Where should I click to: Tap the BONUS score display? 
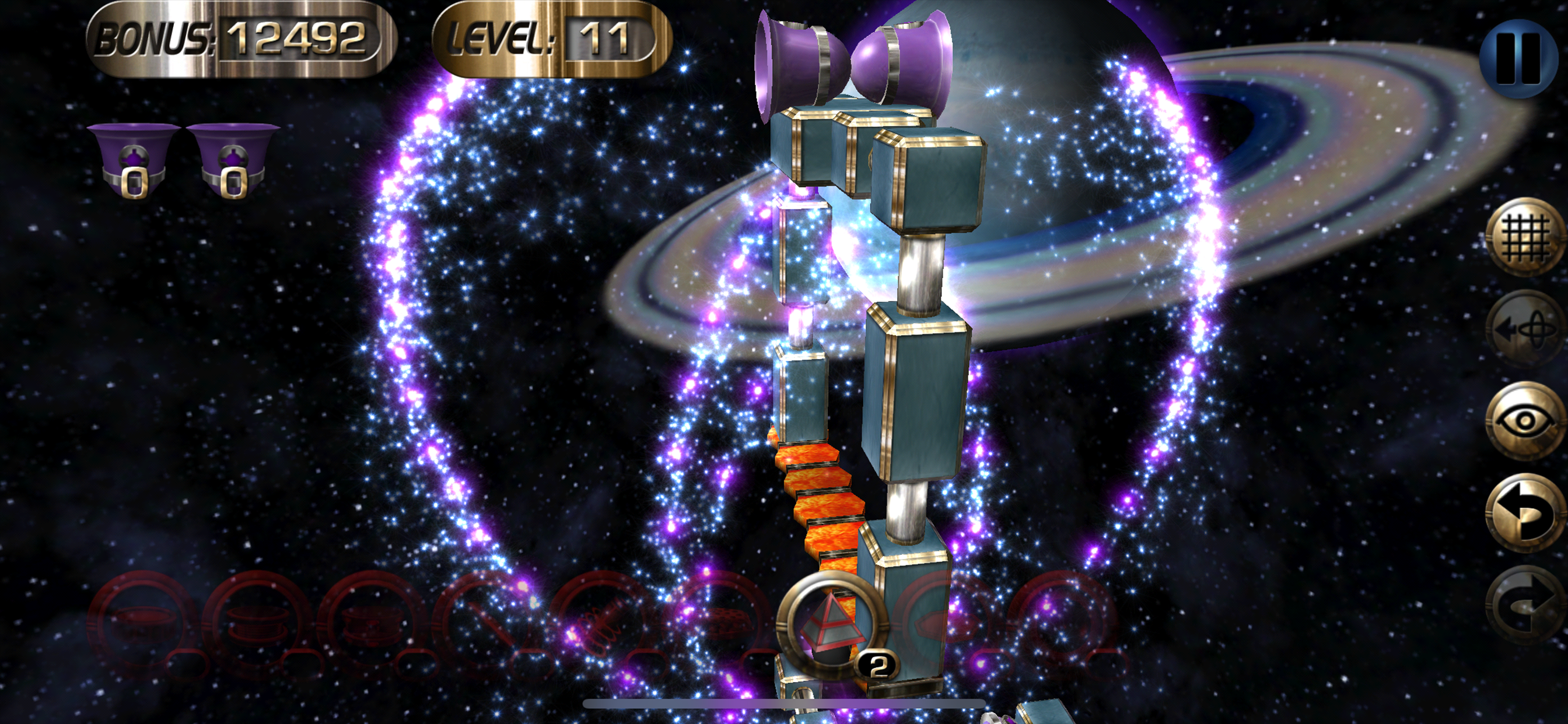[237, 40]
